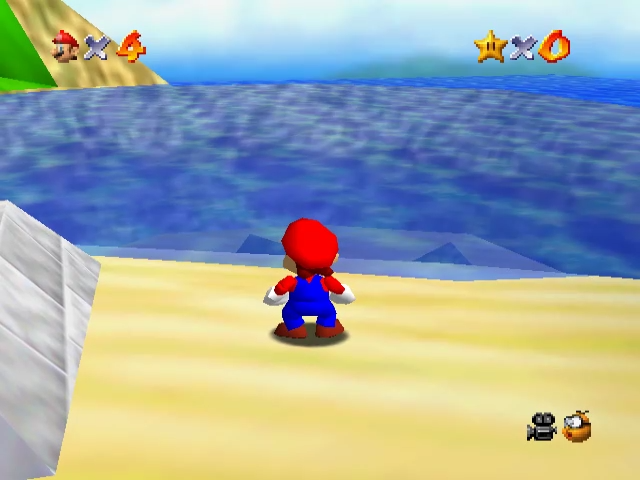The width and height of the screenshot is (640, 480).
Task: Click the Mario head lives icon
Action: [66, 46]
